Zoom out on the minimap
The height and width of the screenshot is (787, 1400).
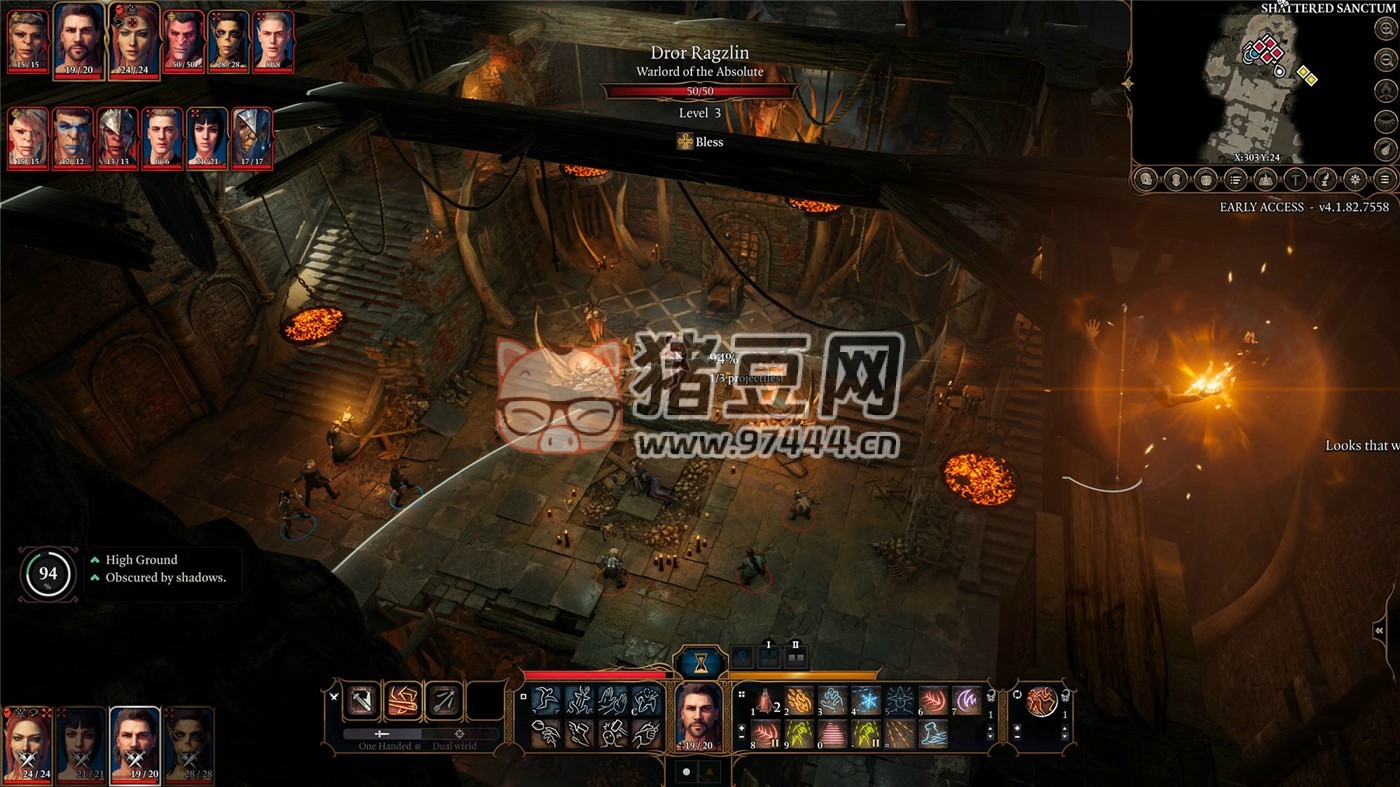click(x=1385, y=58)
